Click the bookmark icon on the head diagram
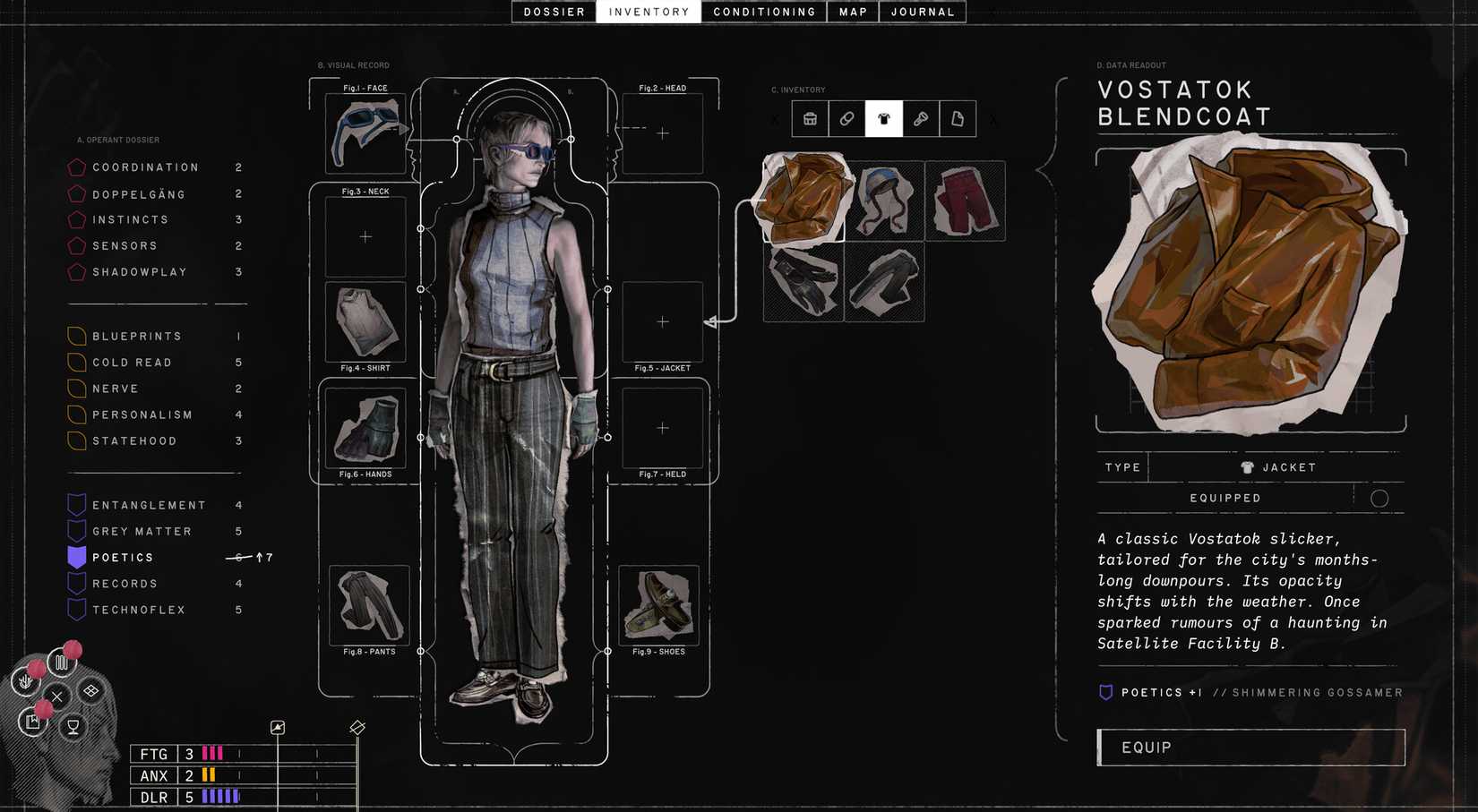 click(x=33, y=721)
